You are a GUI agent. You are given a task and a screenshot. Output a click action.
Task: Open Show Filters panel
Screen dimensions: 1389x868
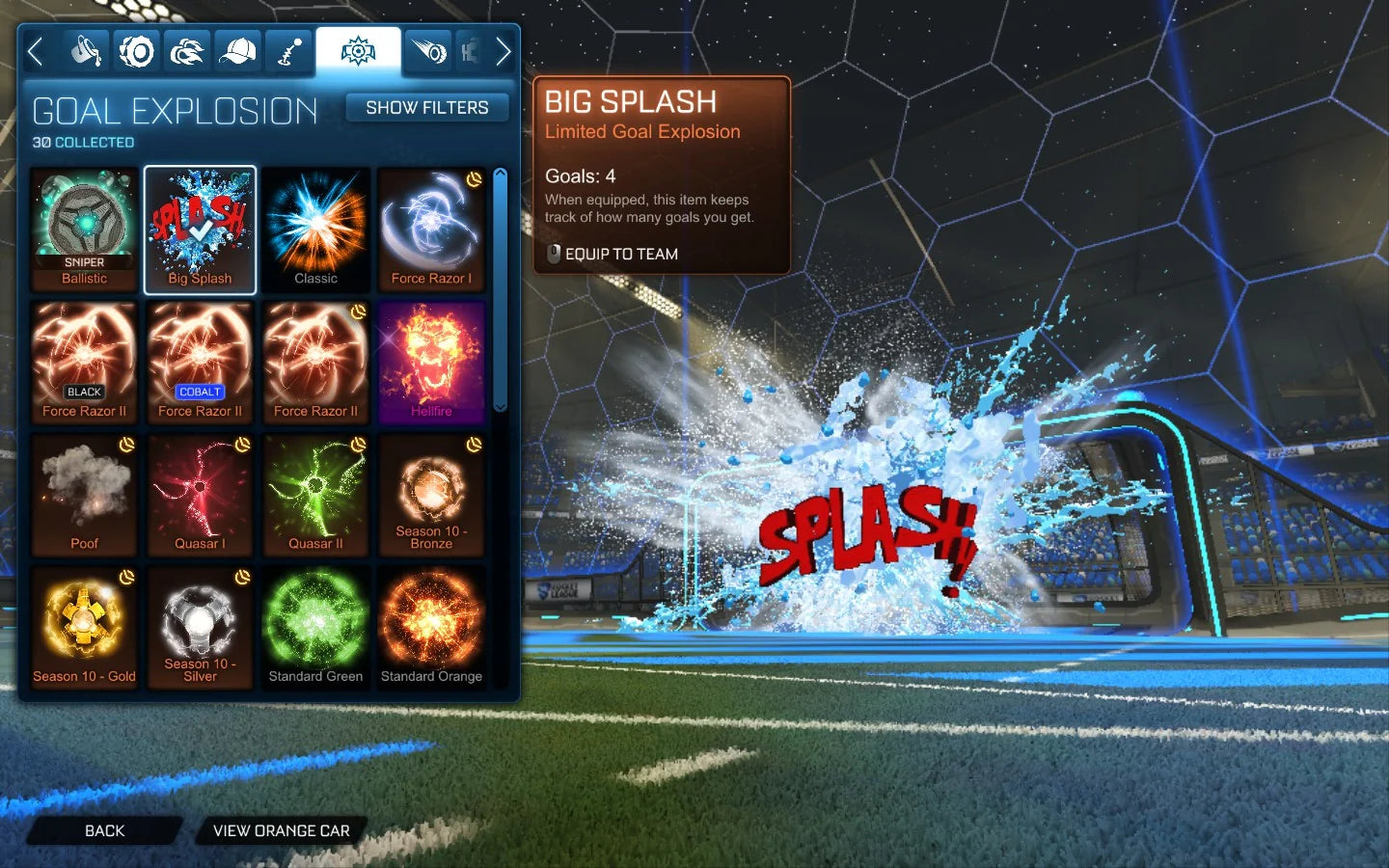click(x=427, y=107)
